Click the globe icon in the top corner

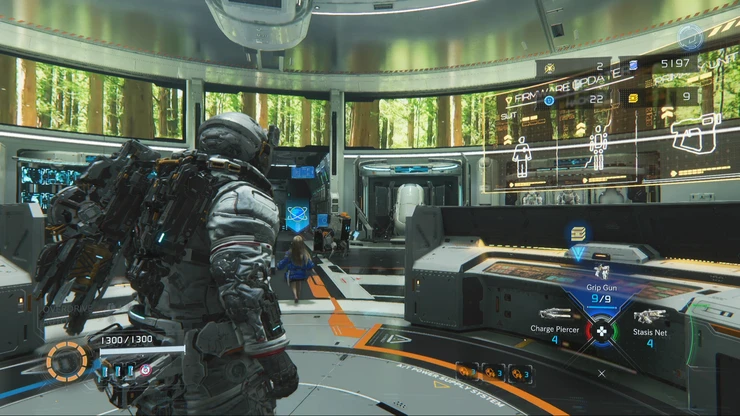click(690, 38)
